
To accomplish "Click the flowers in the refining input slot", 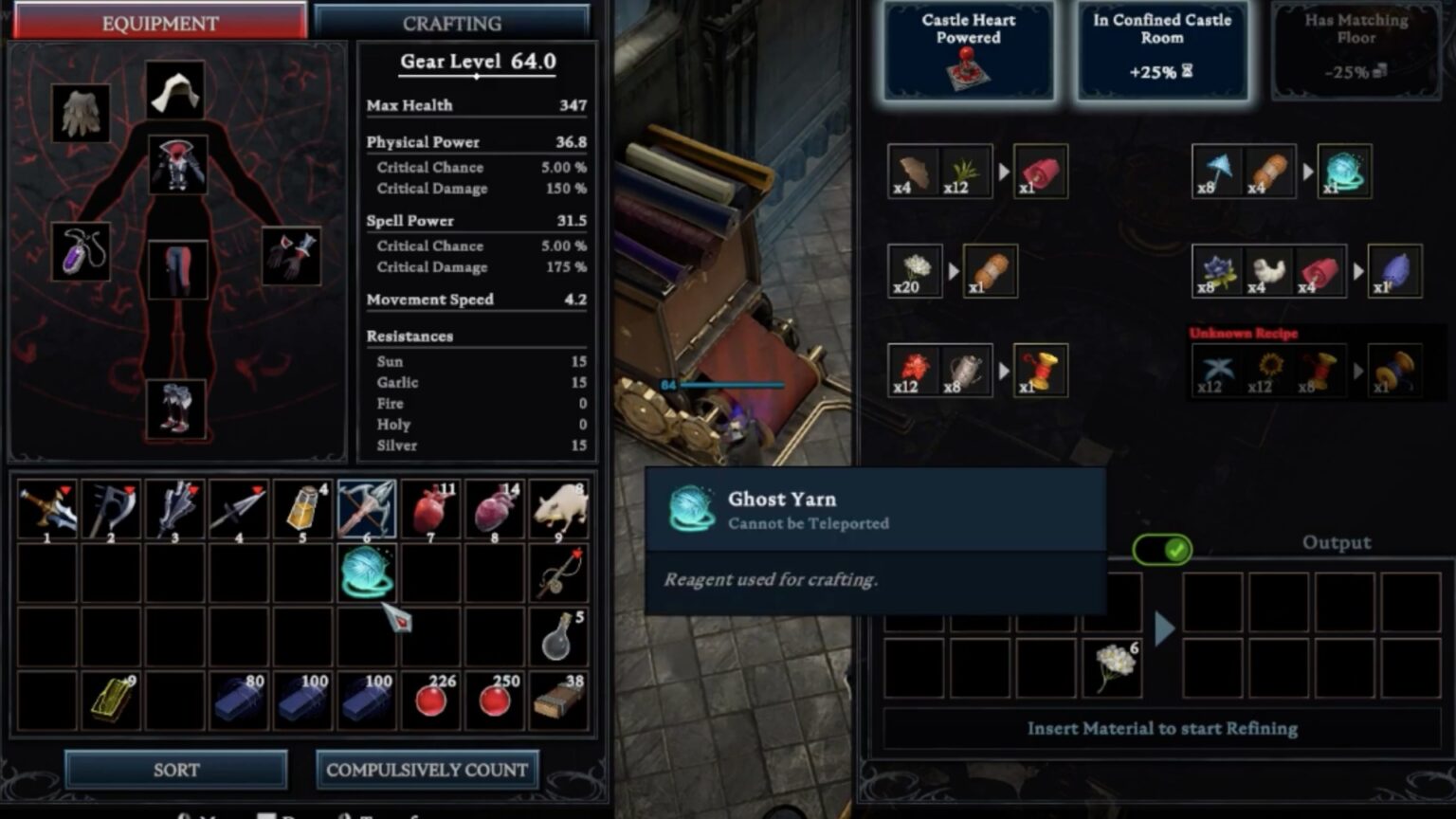I will coord(1111,664).
